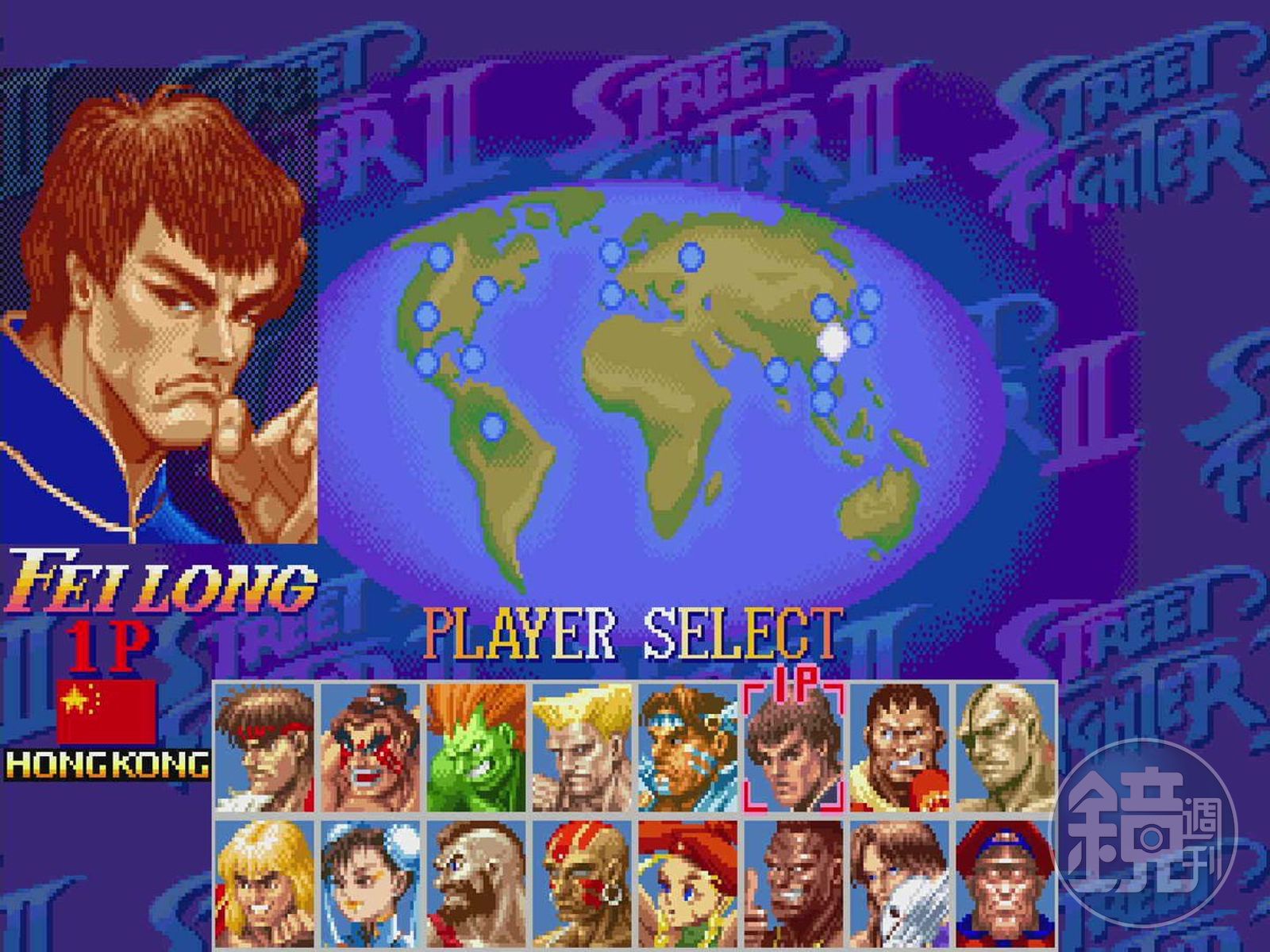The image size is (1270, 952).
Task: Select Balrog the boxer
Action: click(899, 747)
